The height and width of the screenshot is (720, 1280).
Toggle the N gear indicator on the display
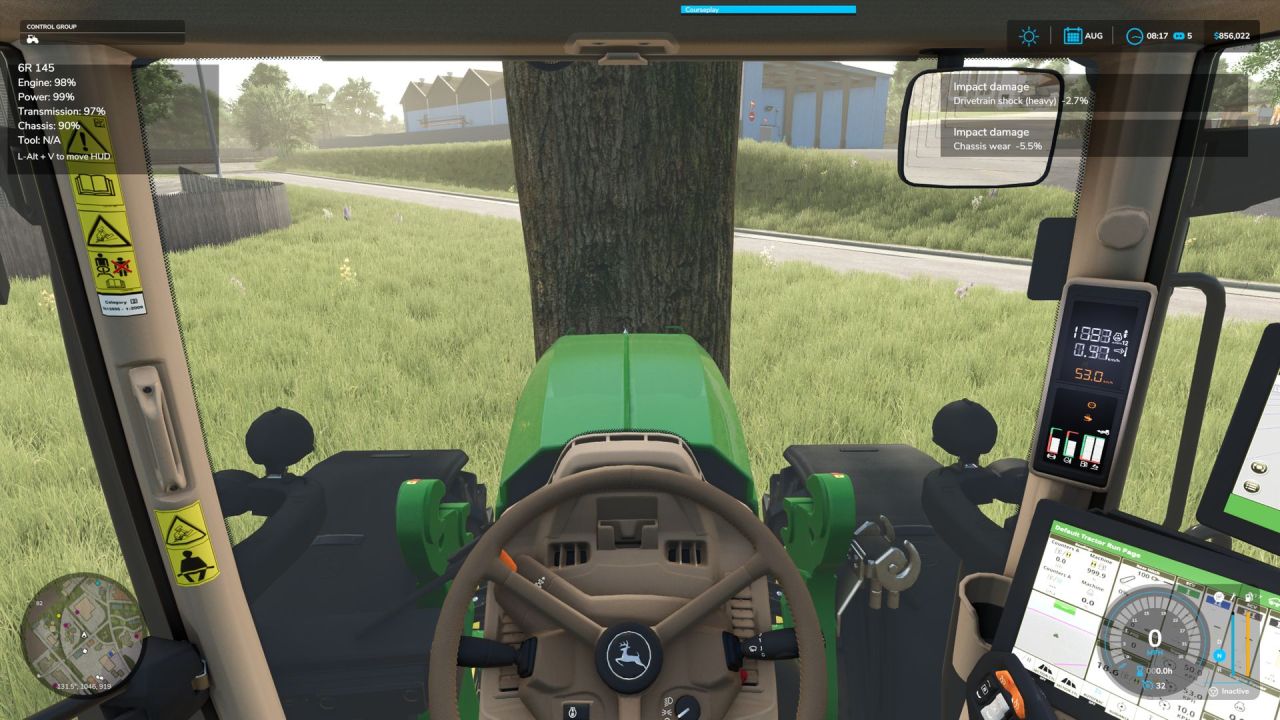click(1220, 655)
